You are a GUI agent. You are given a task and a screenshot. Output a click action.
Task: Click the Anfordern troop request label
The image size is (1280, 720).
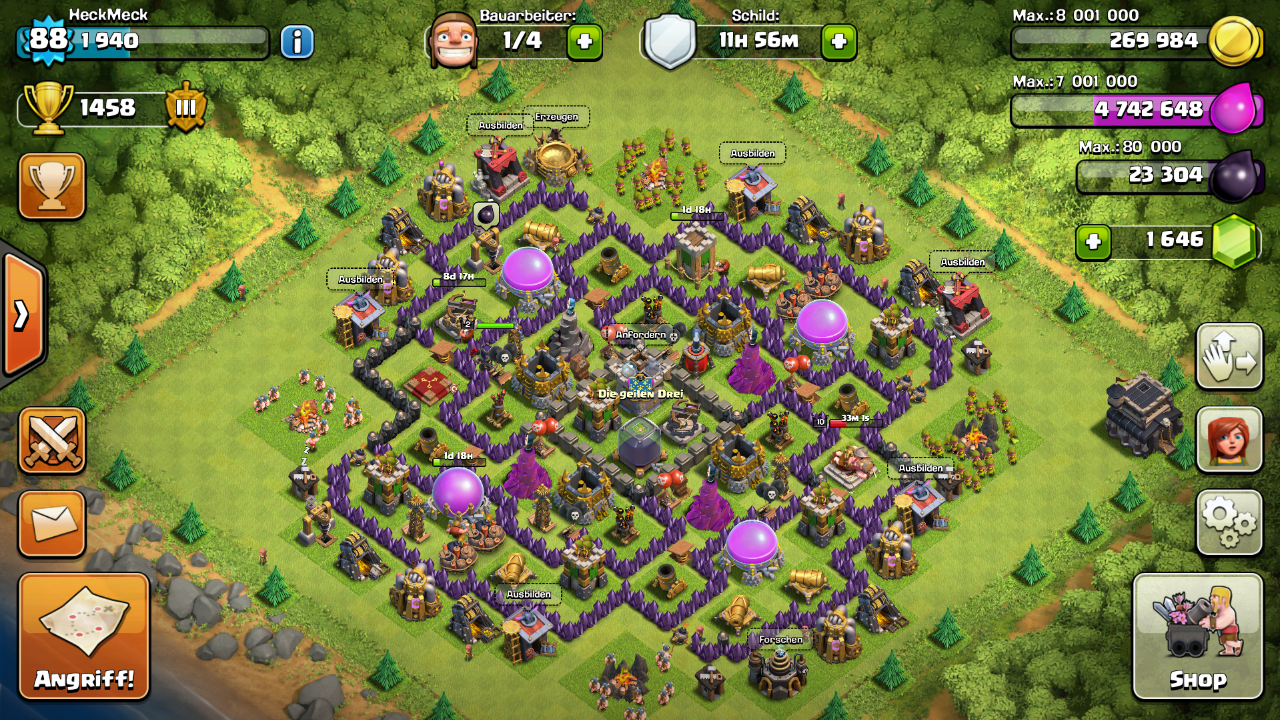[x=640, y=334]
